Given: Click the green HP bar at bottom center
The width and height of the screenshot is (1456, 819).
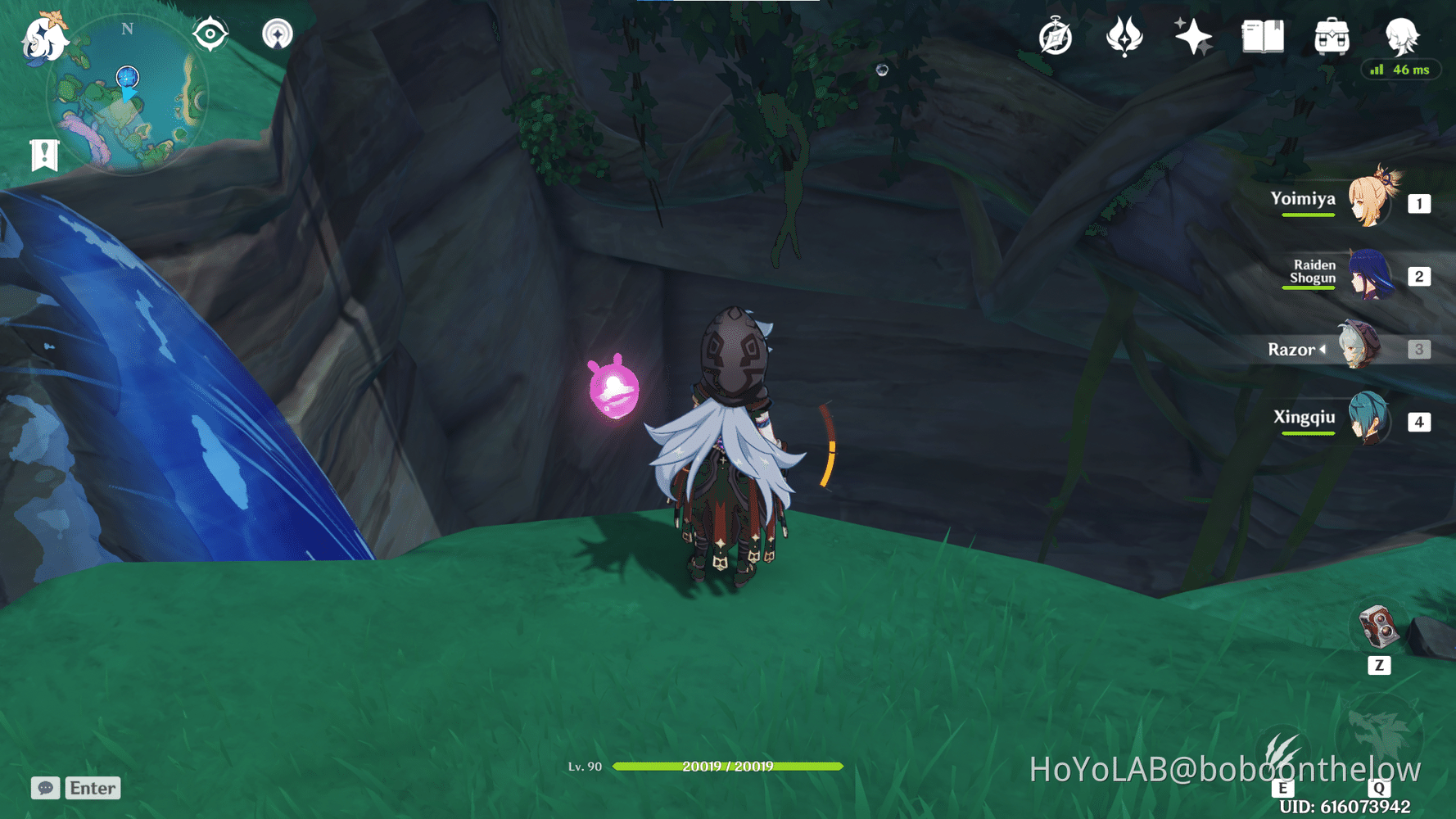Looking at the screenshot, I should (728, 767).
